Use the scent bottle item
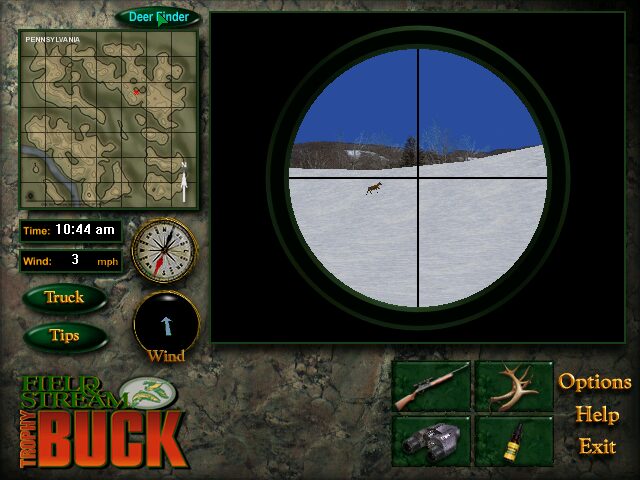640x480 pixels. (x=513, y=440)
